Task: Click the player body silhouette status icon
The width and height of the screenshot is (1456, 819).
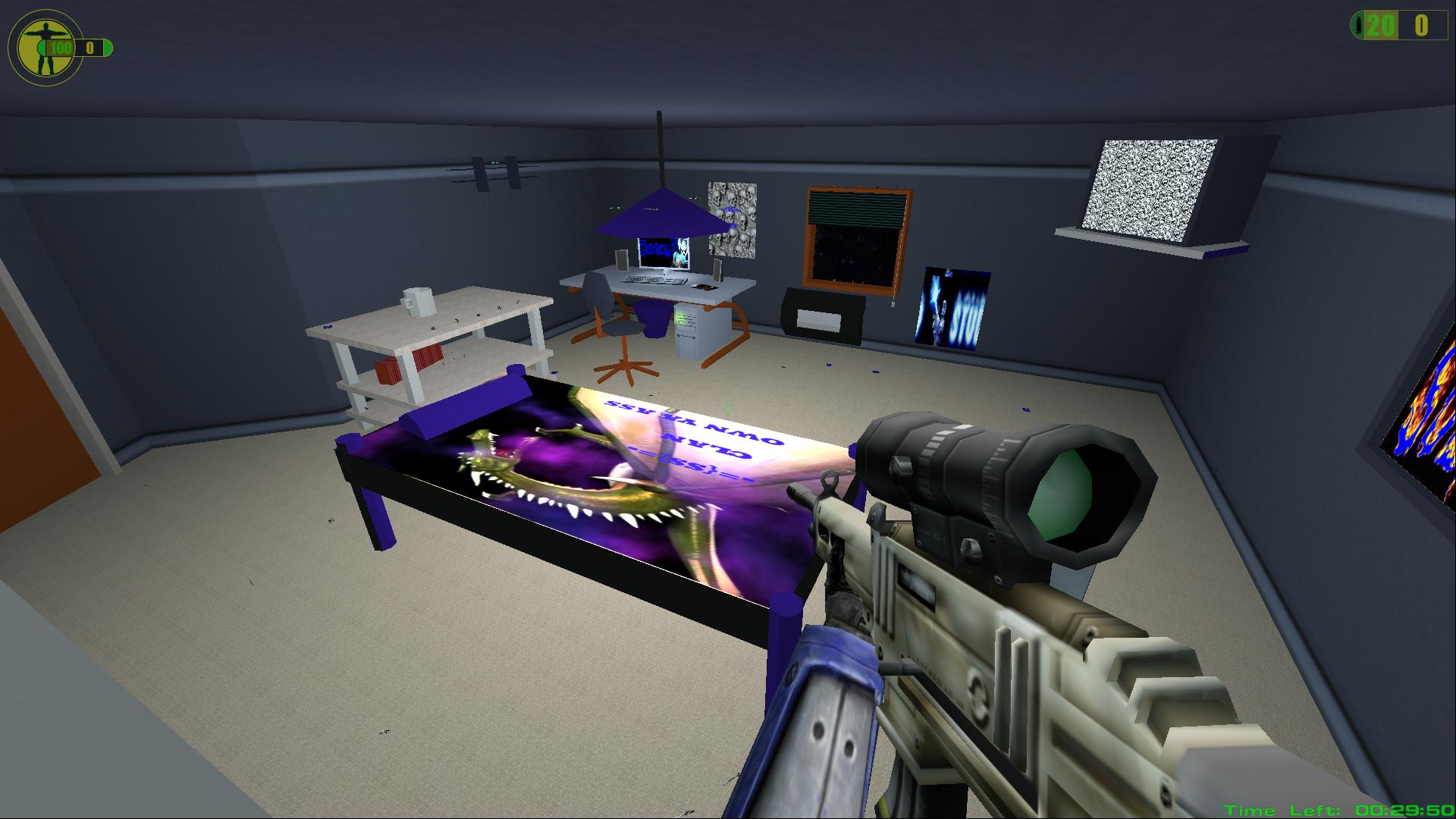Action: [44, 47]
